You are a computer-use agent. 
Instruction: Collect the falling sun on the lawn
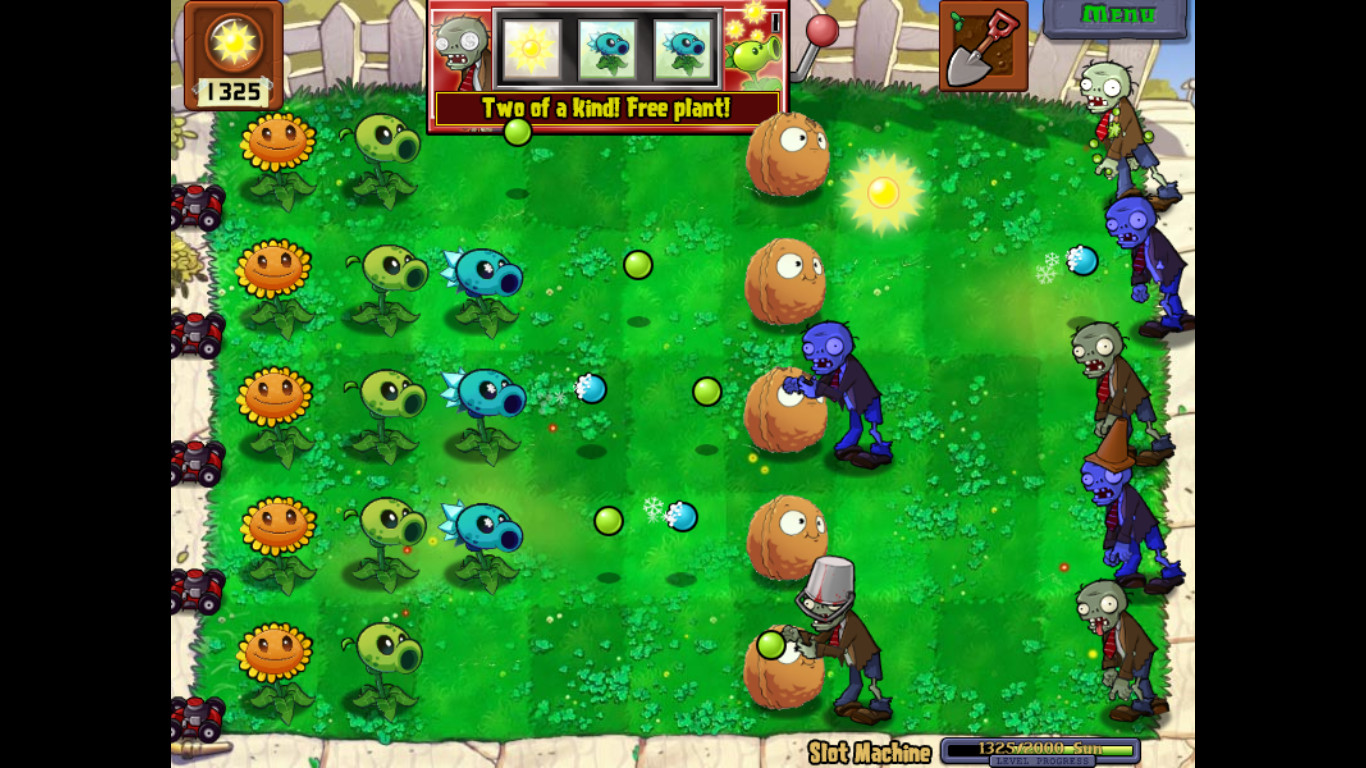pos(882,192)
